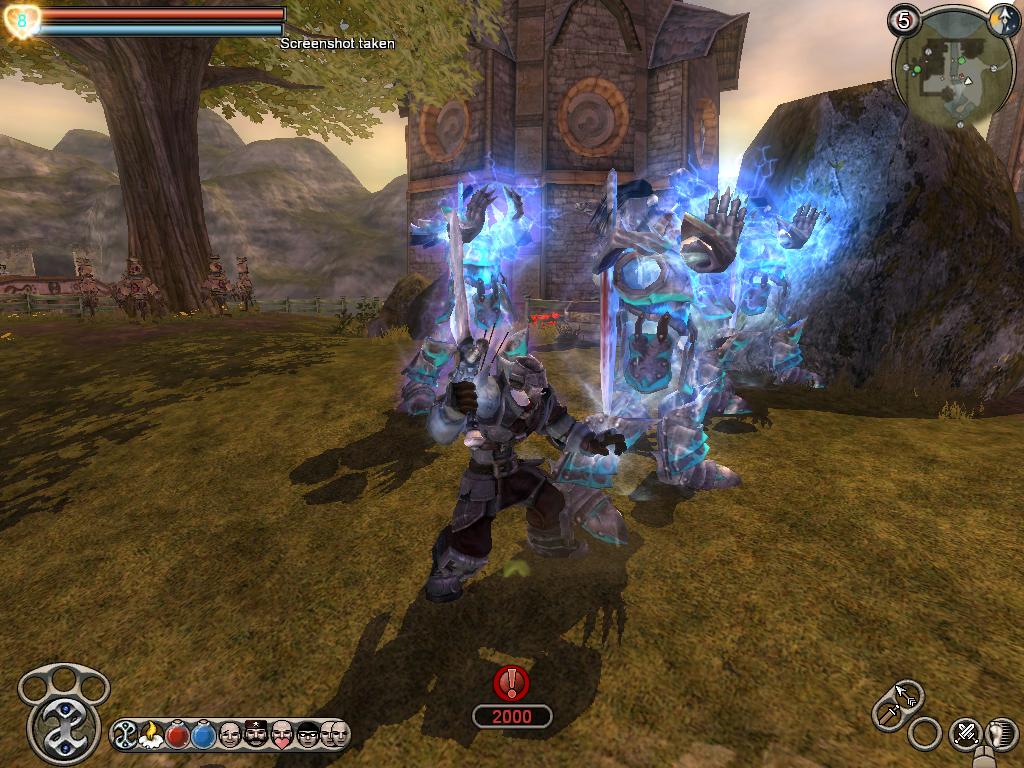Toggle the footprint sneak icon

click(1001, 733)
